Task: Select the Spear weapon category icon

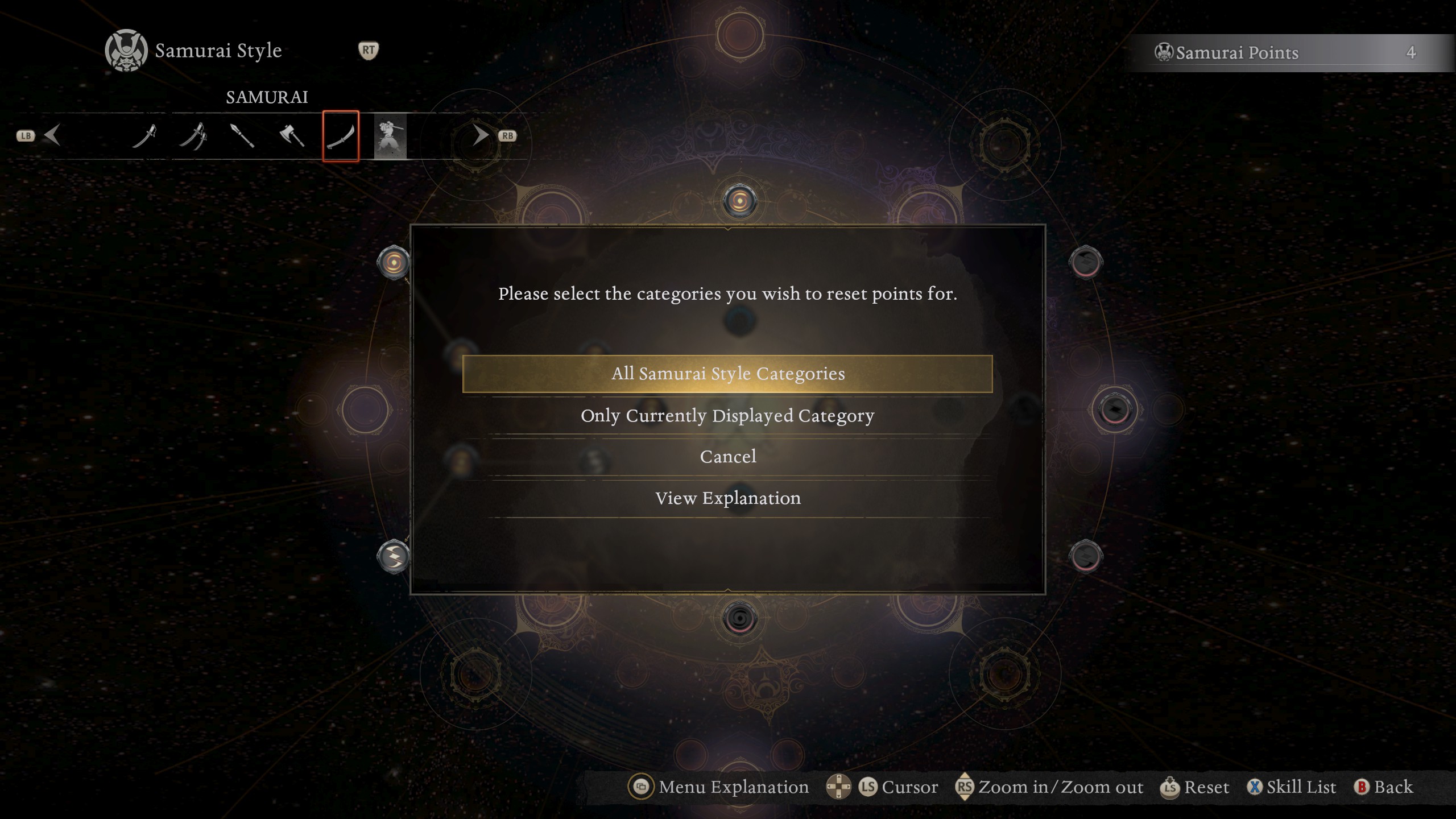Action: click(x=242, y=135)
